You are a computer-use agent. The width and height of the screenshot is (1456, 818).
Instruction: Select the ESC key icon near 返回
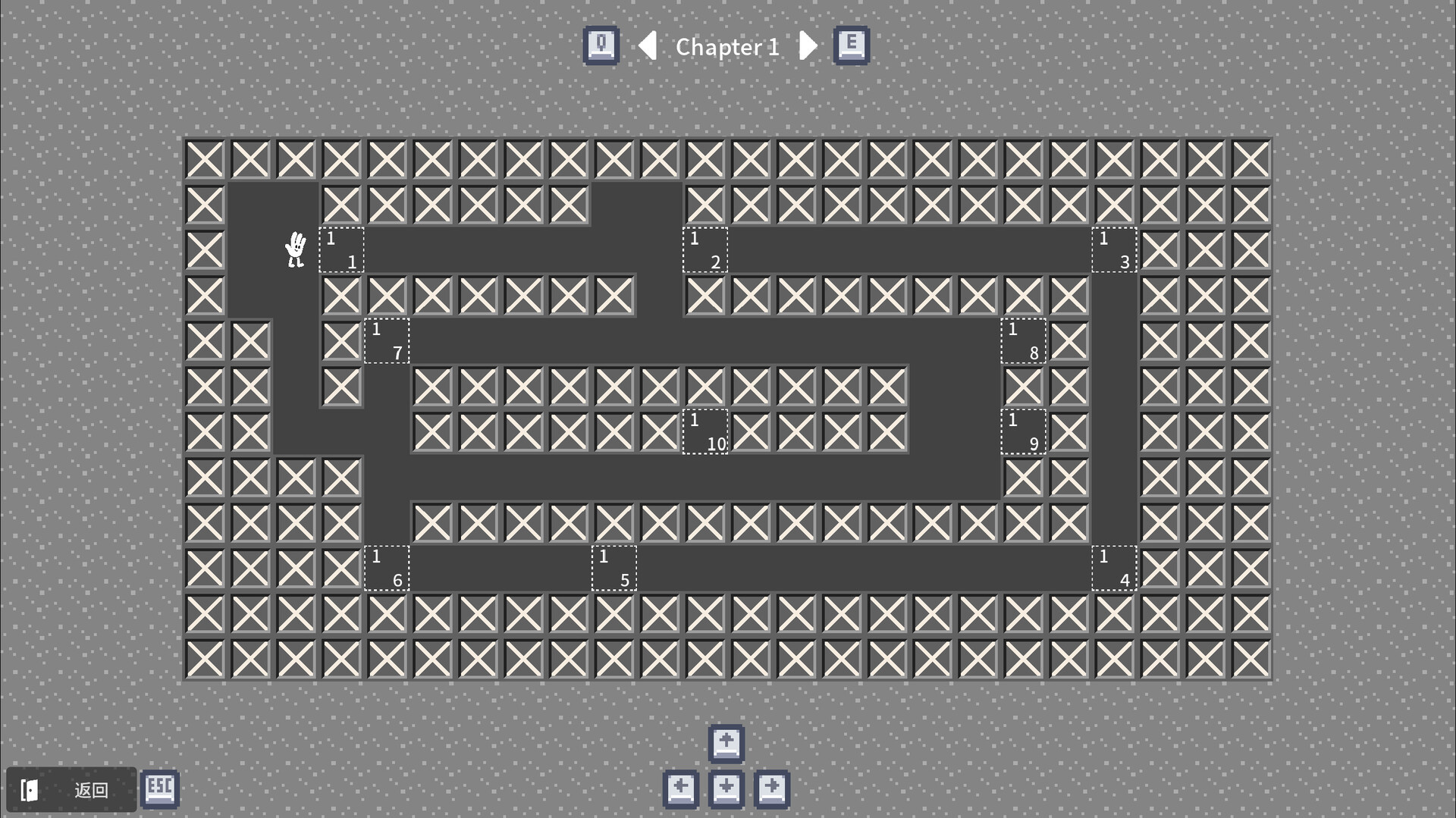(159, 789)
